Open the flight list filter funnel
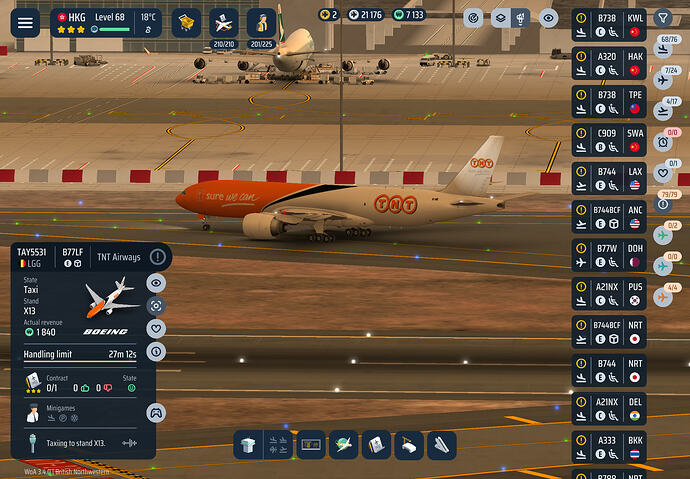 [663, 18]
